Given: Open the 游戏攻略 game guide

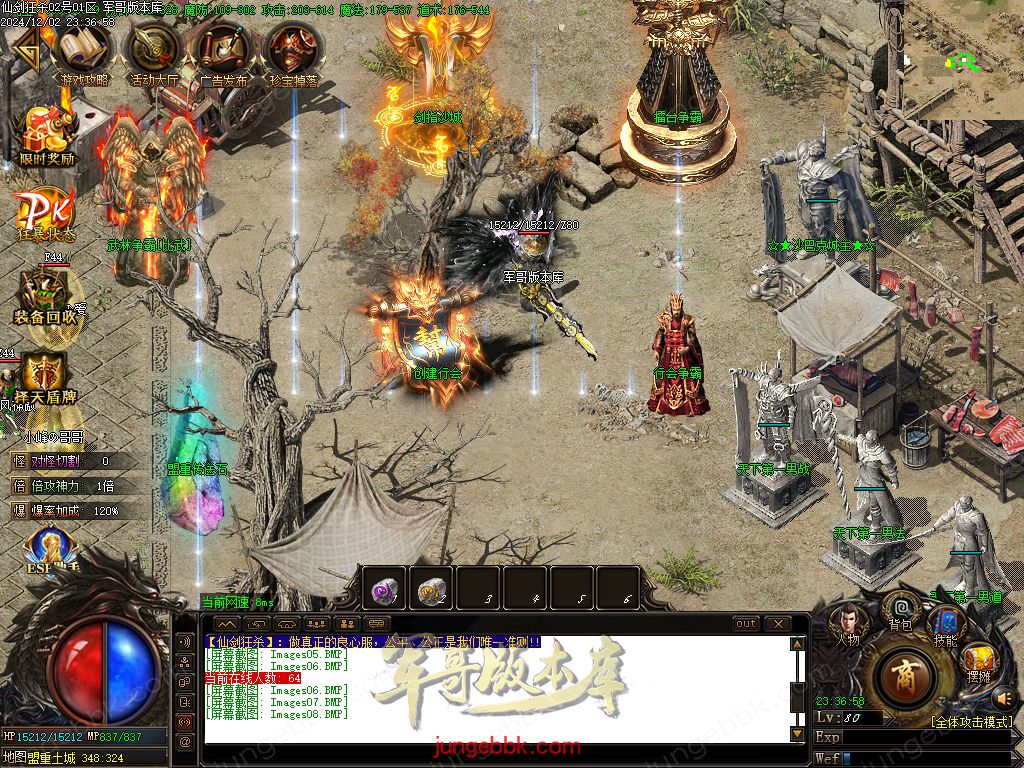Looking at the screenshot, I should coord(85,50).
